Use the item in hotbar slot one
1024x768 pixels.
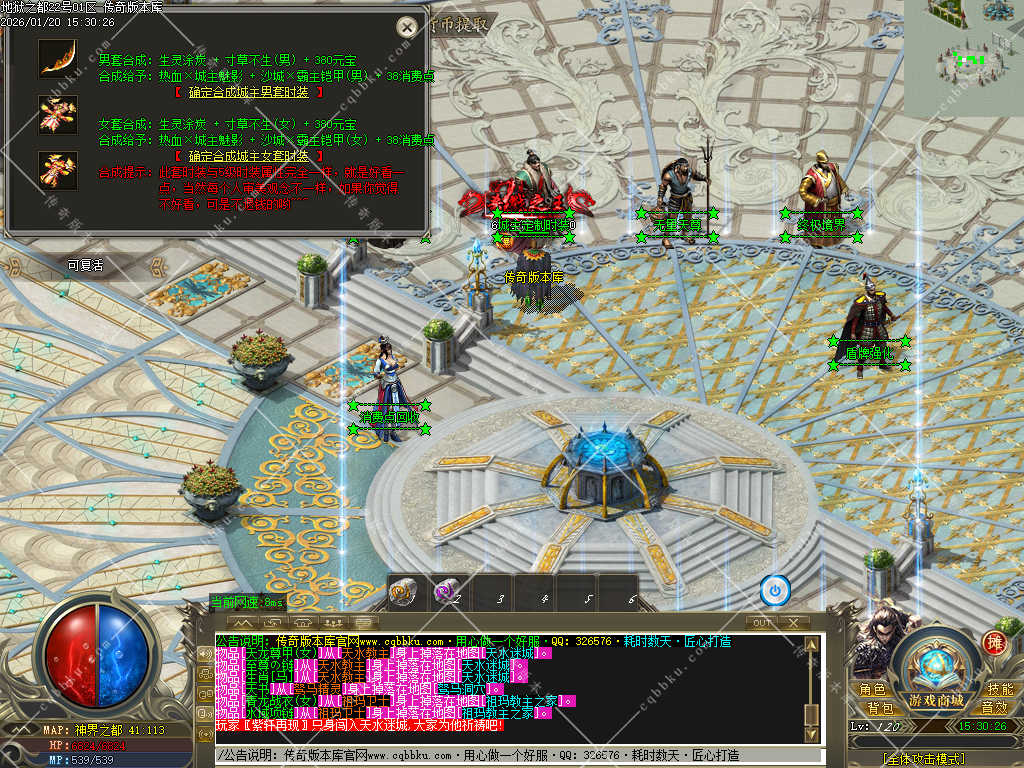(x=402, y=591)
